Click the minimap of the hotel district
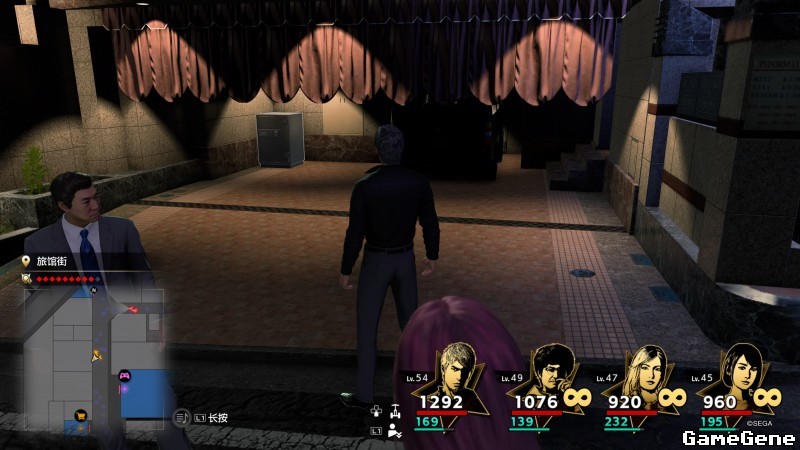Screen dimensions: 800x450 [x=93, y=357]
